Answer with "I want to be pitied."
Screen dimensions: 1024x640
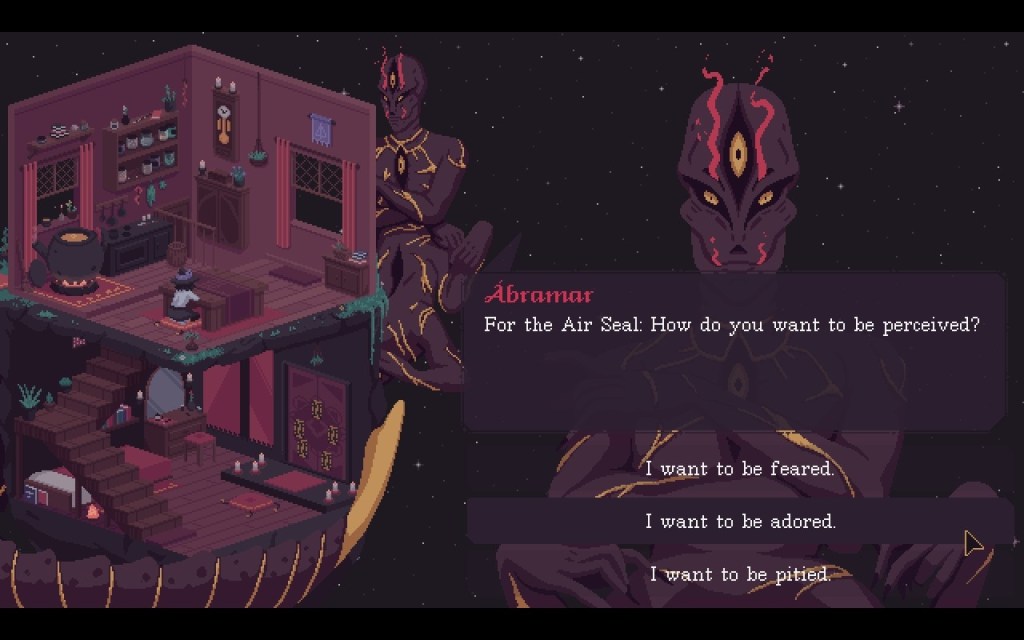point(739,574)
